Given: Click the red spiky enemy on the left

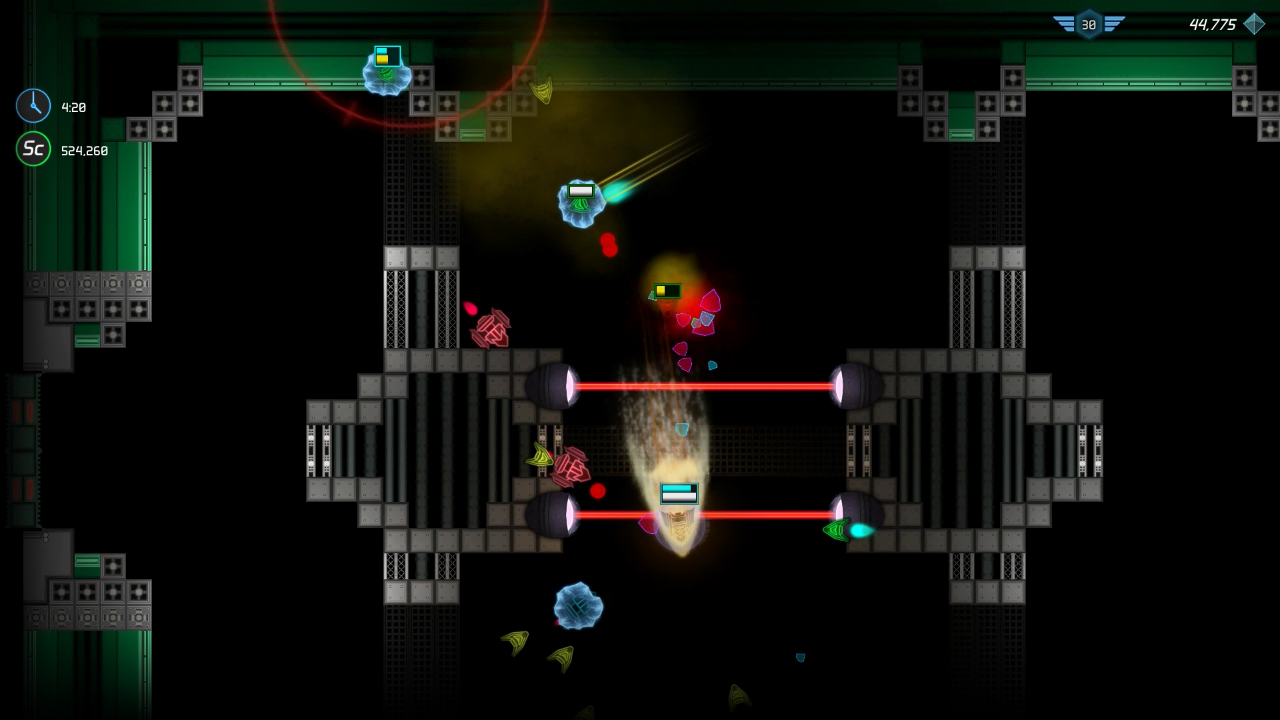Looking at the screenshot, I should (x=490, y=328).
